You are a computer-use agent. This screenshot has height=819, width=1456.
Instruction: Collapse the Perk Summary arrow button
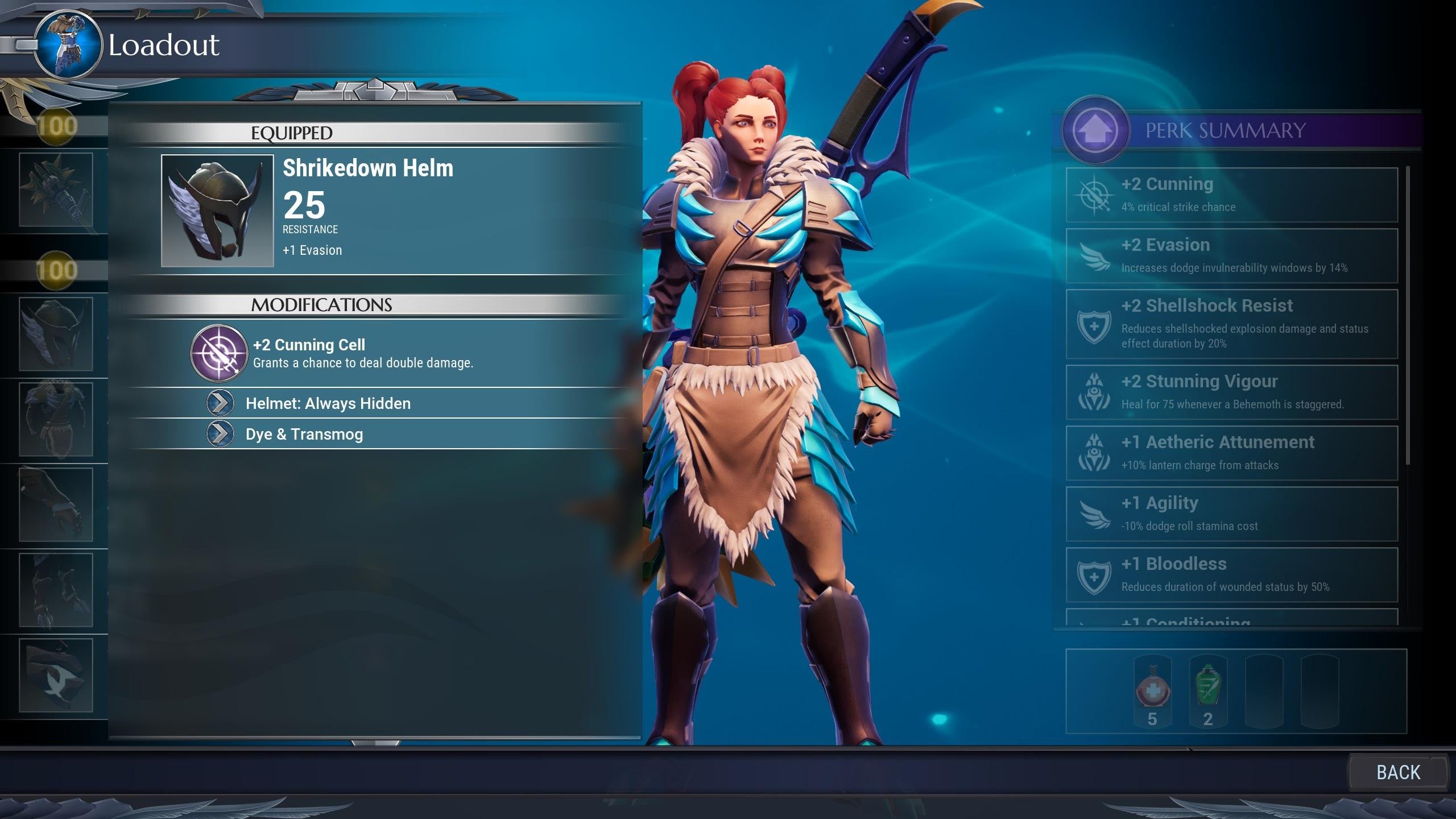coord(1095,130)
